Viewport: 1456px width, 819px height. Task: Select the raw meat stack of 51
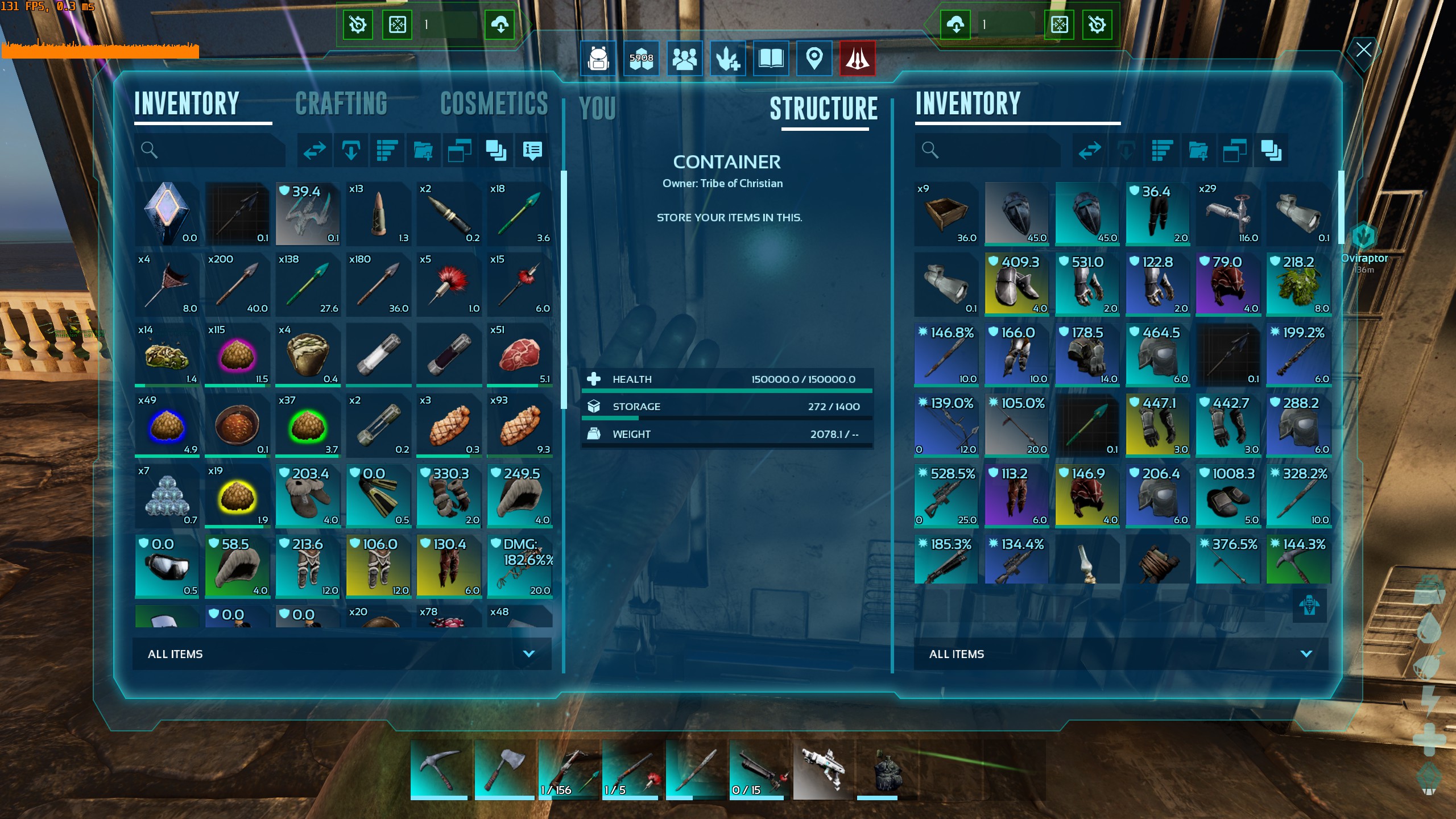(519, 355)
